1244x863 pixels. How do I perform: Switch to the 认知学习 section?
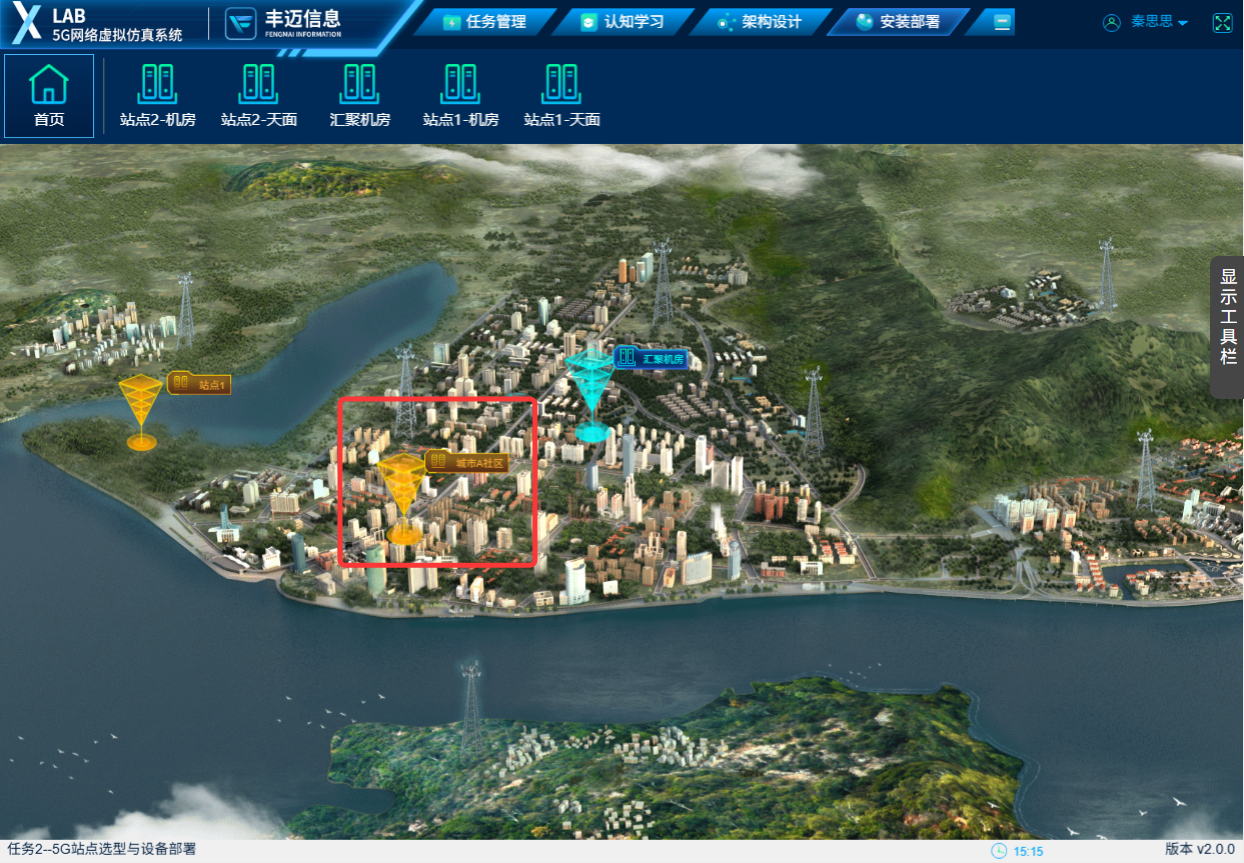pos(623,22)
